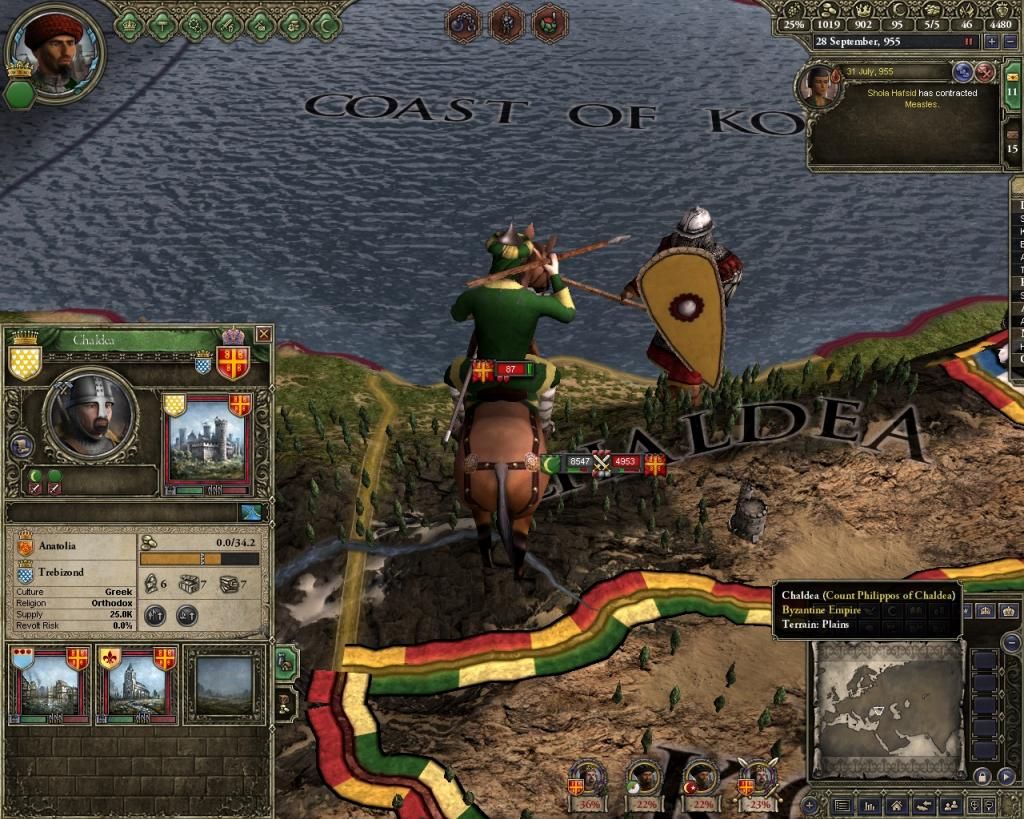Increase game speed with plus button
This screenshot has width=1024, height=819.
[991, 42]
